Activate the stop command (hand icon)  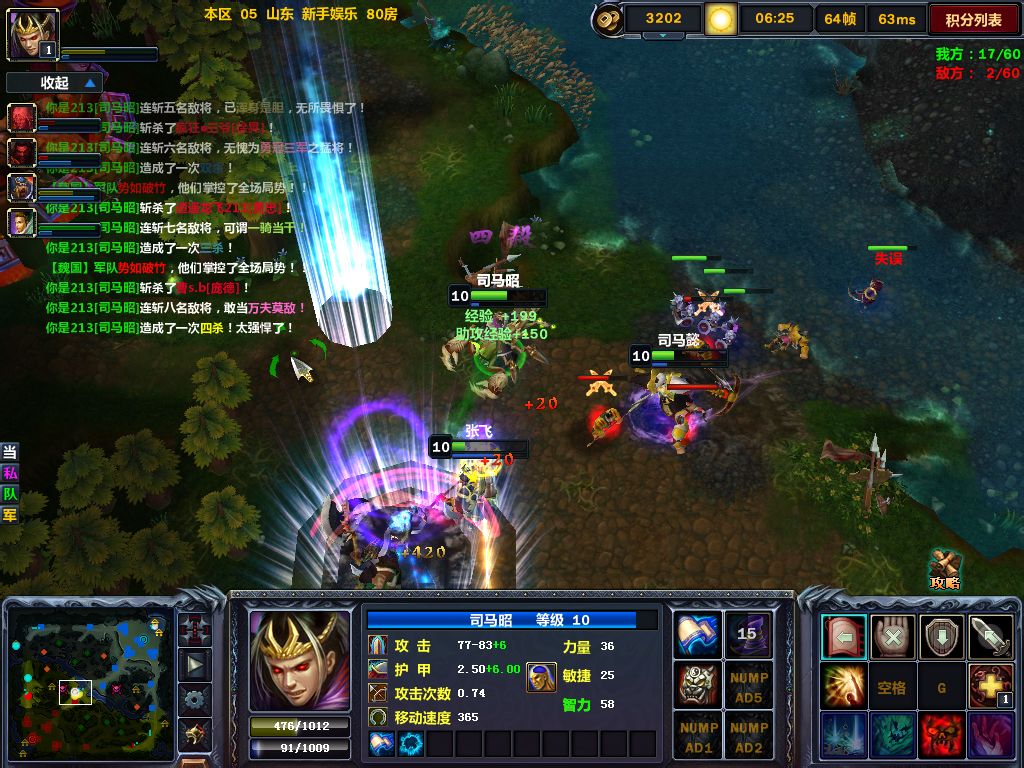[892, 636]
